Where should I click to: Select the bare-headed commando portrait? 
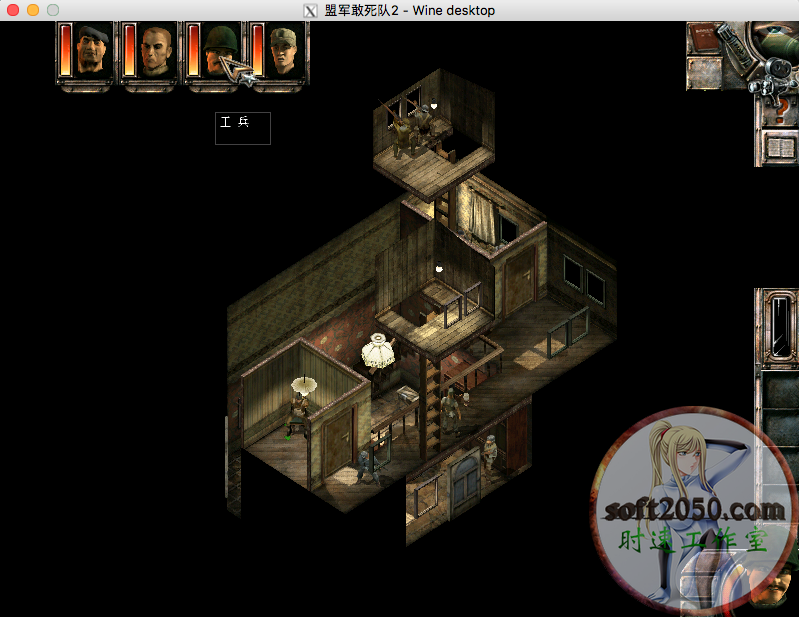click(157, 50)
